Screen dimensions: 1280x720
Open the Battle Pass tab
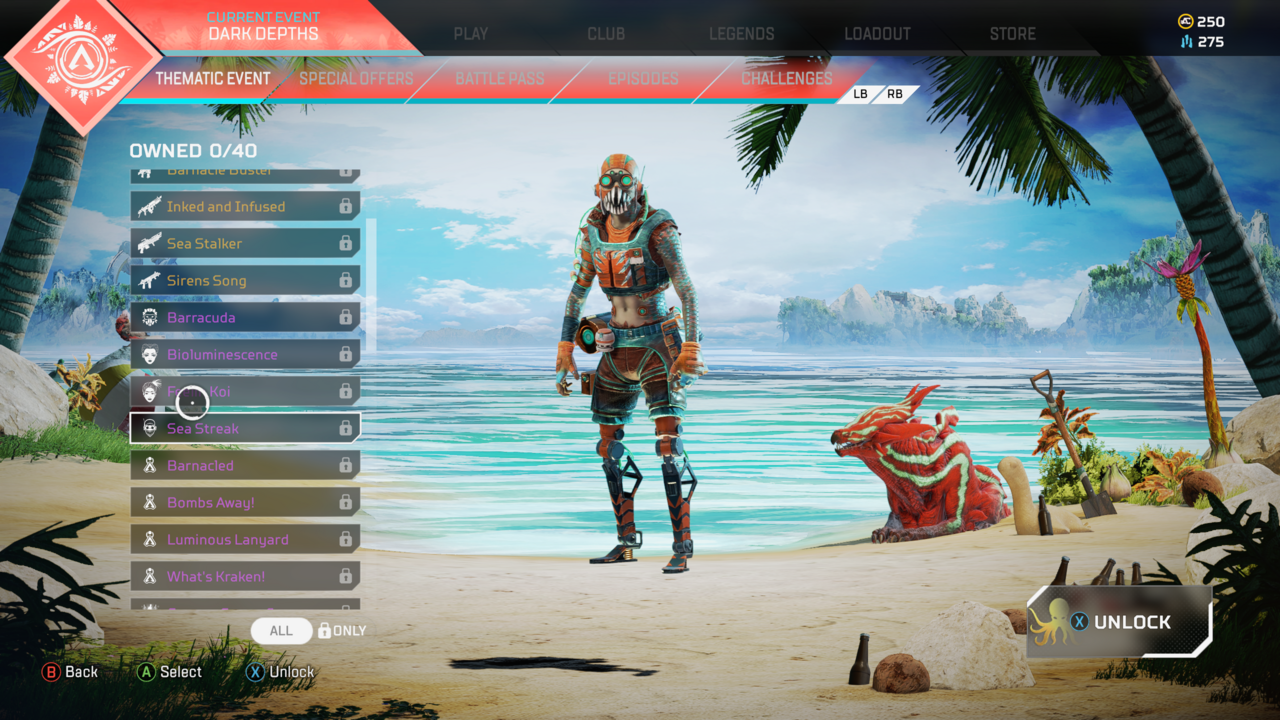coord(499,79)
